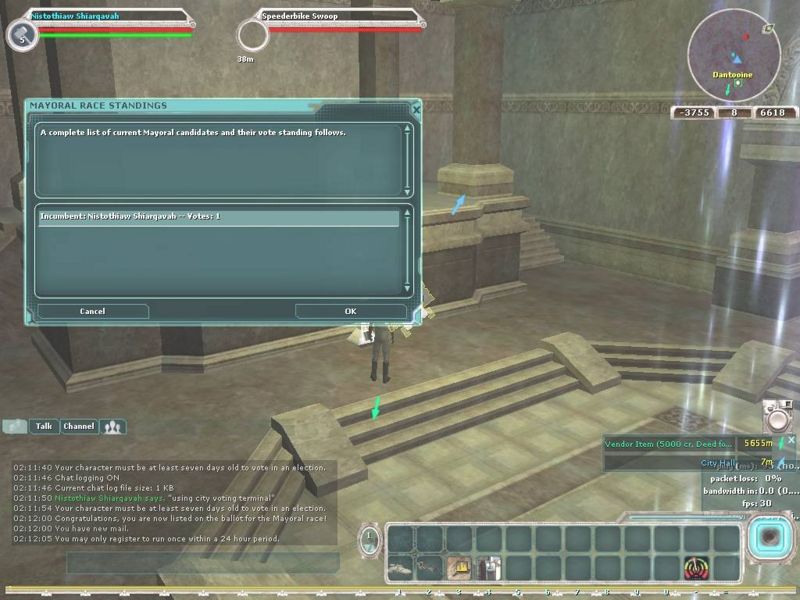The image size is (800, 600).
Task: Click the chat text input box
Action: click(200, 562)
